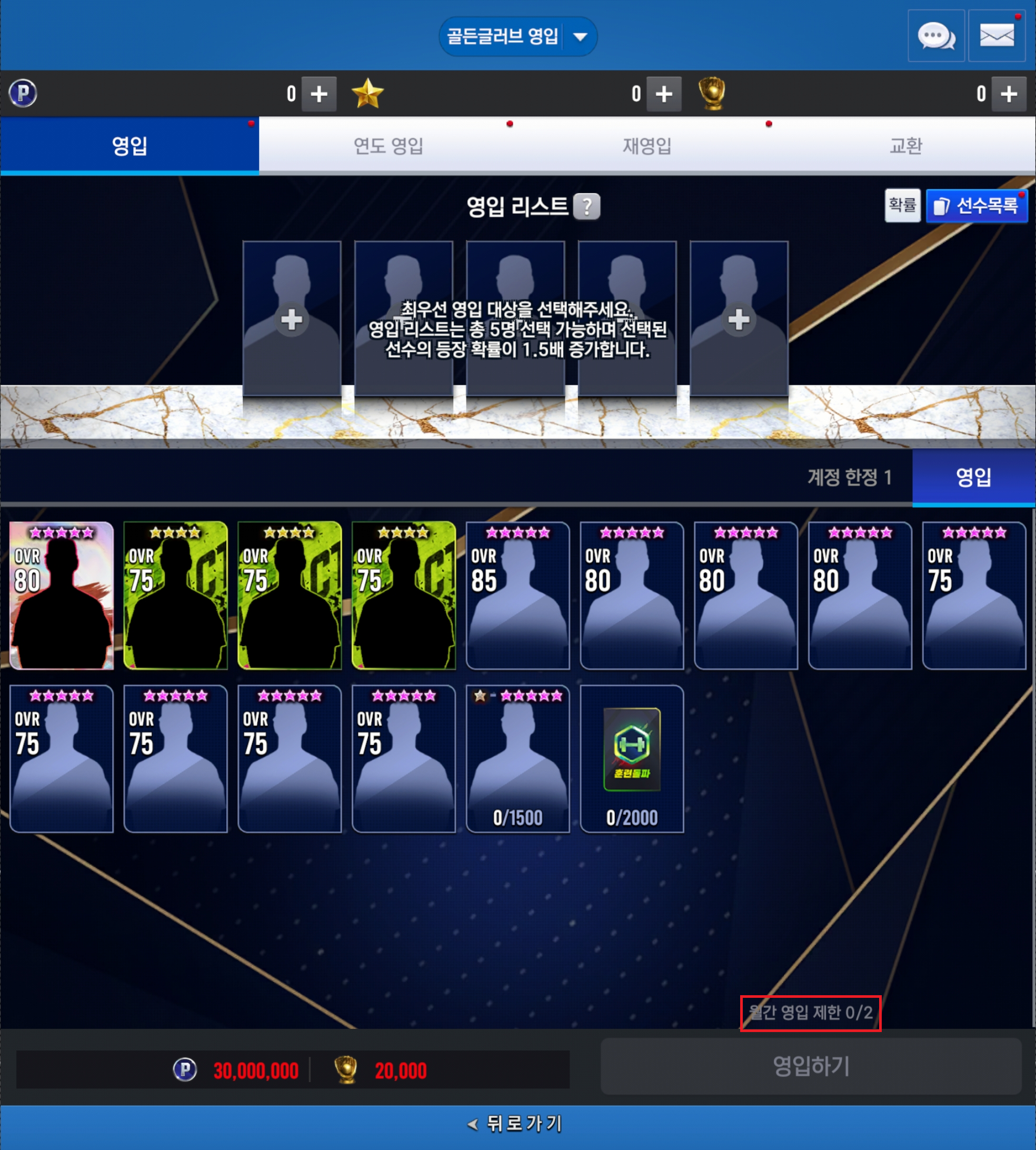
Task: Show the 확률 probability info
Action: coord(902,205)
